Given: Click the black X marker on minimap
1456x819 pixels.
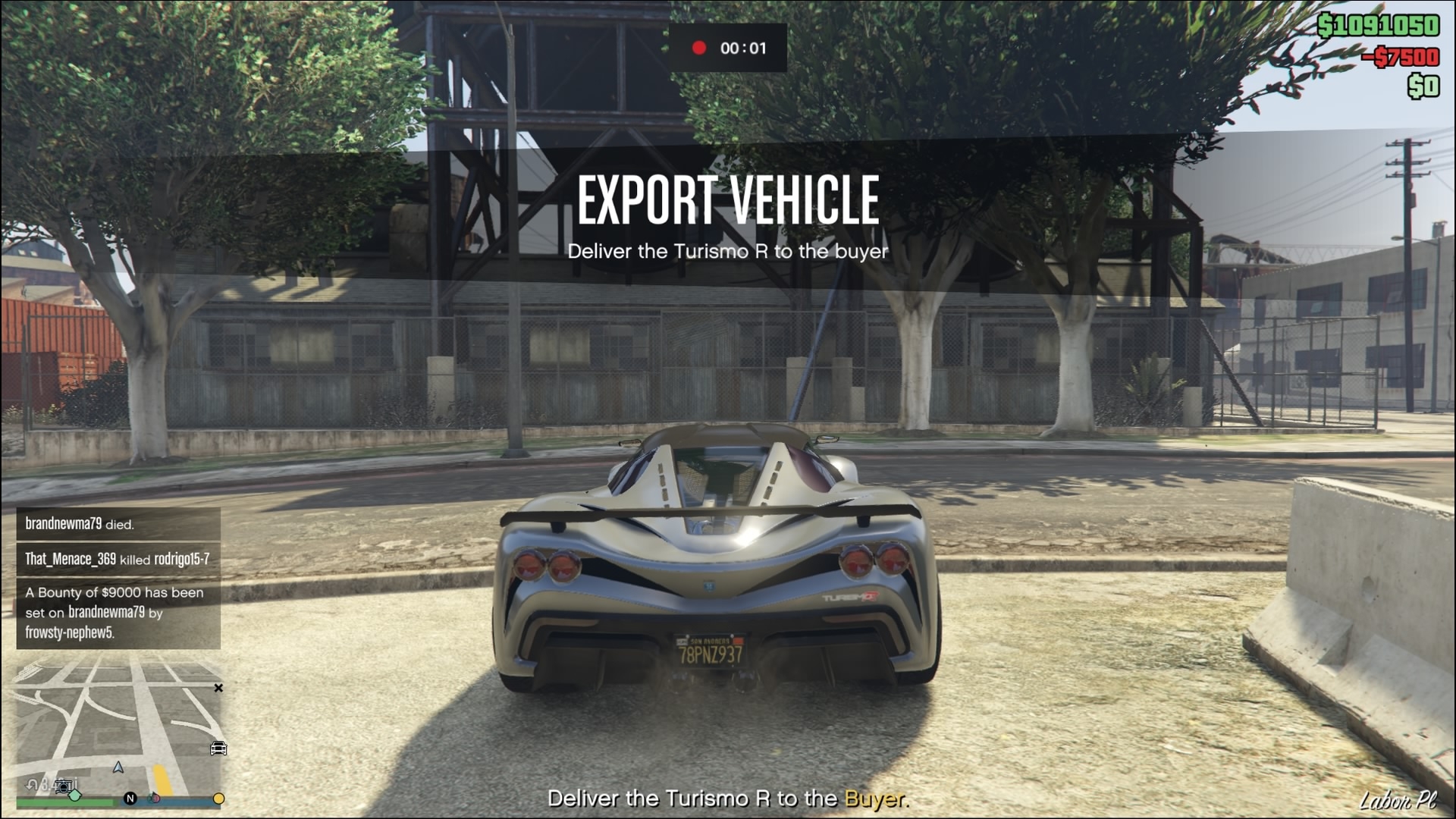Looking at the screenshot, I should (x=218, y=688).
